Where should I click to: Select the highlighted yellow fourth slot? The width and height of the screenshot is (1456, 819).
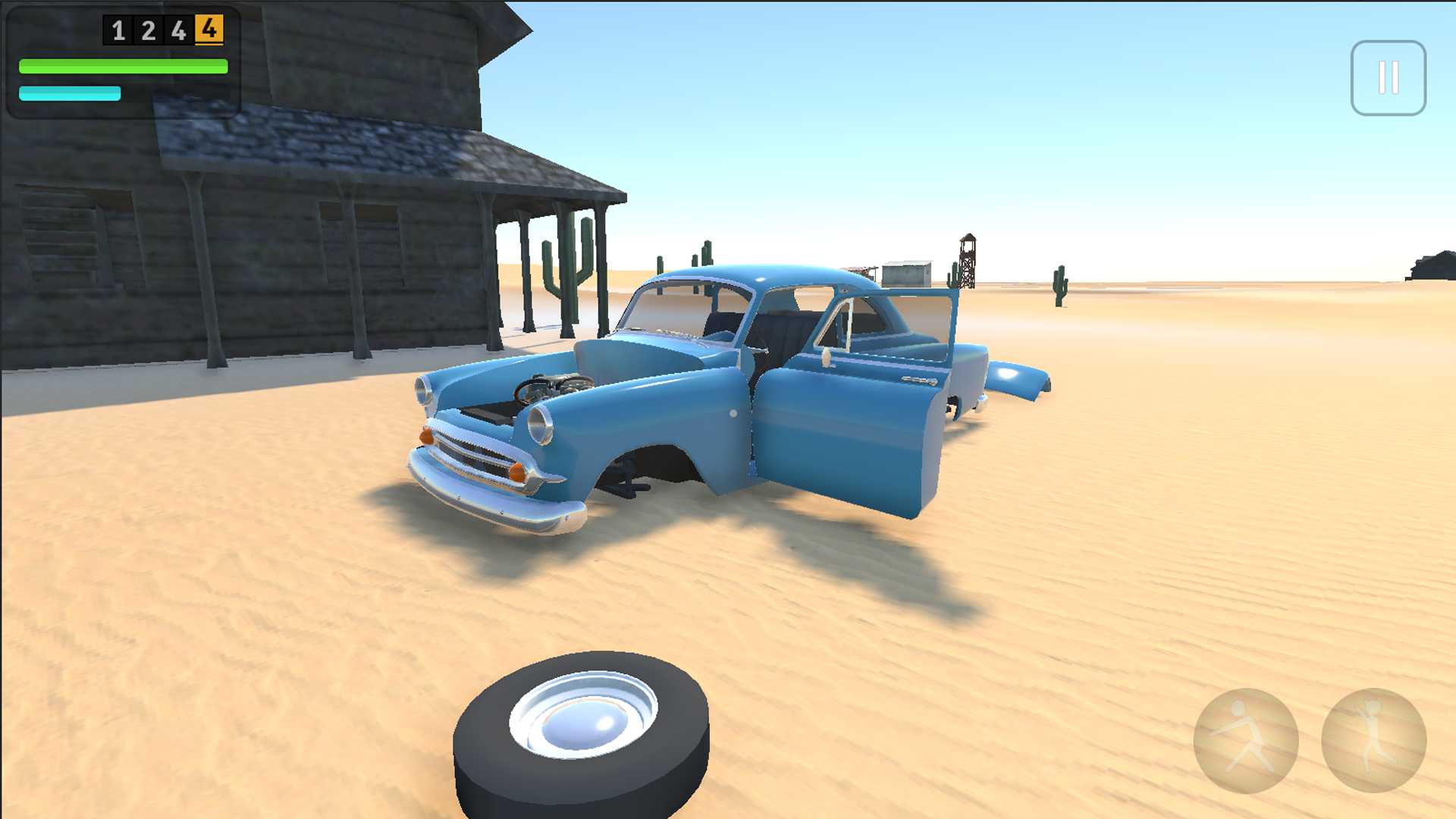tap(209, 31)
